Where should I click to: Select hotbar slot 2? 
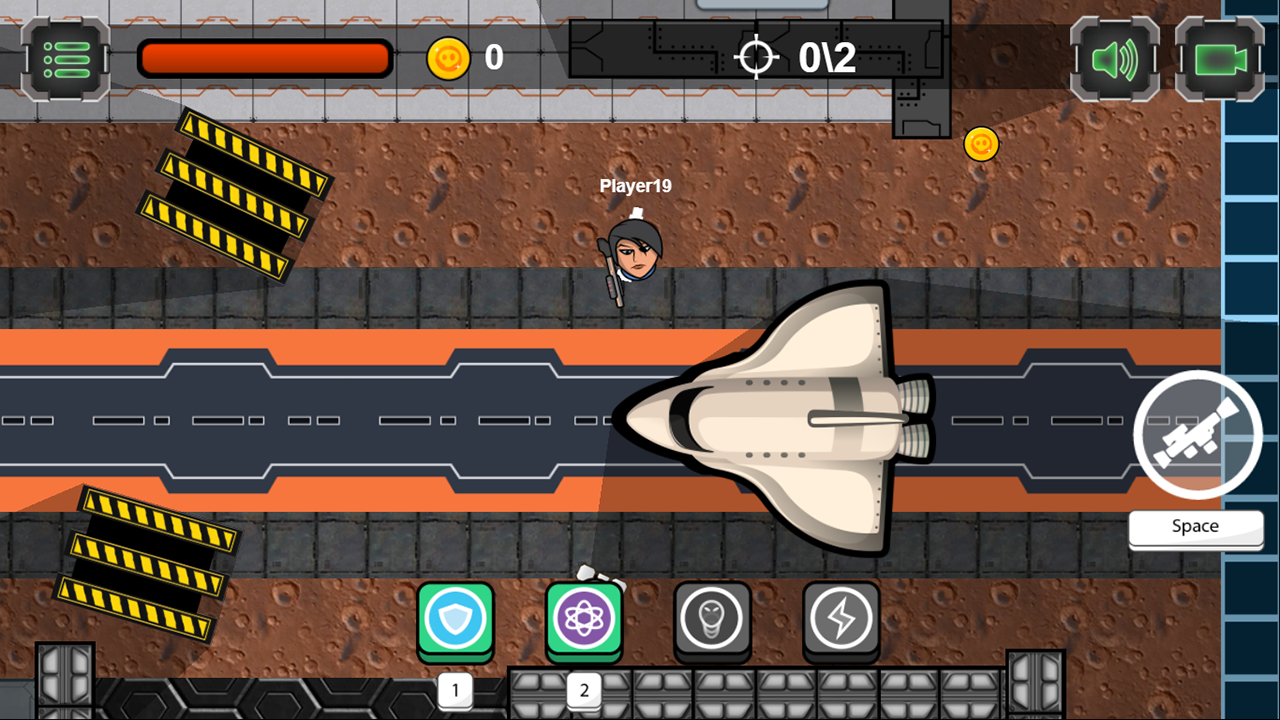(583, 689)
